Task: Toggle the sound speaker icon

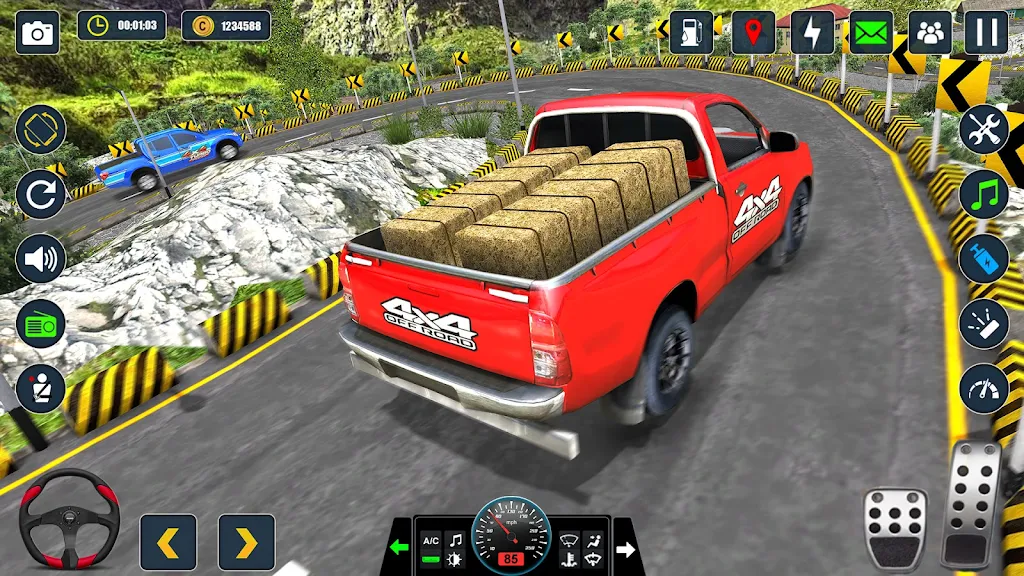Action: (41, 259)
